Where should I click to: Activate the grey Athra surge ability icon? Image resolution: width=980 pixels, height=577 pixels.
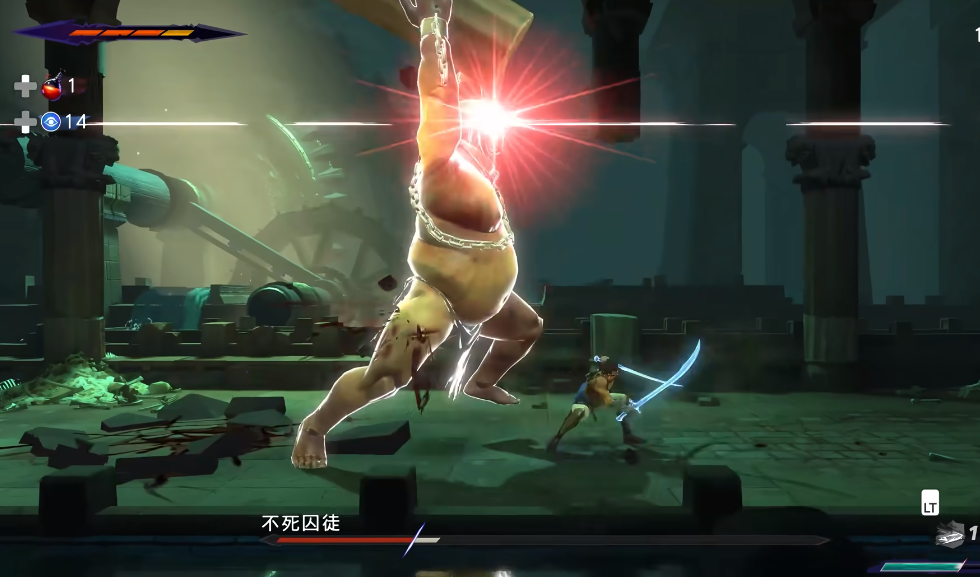[x=949, y=537]
